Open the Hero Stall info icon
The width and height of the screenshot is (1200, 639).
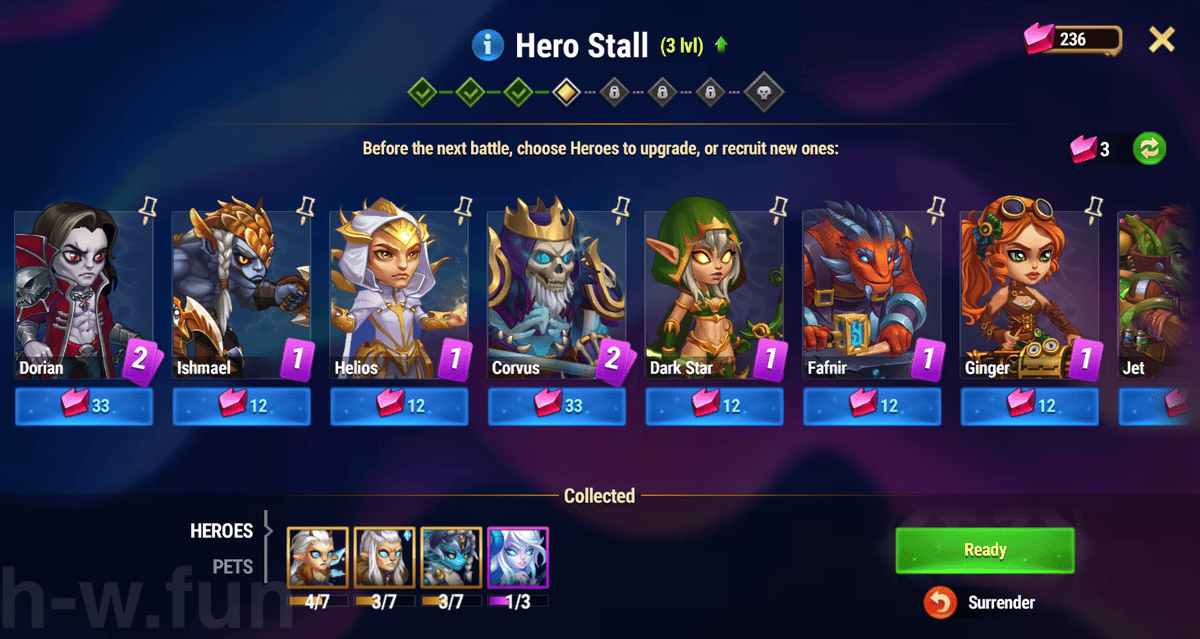pyautogui.click(x=487, y=44)
